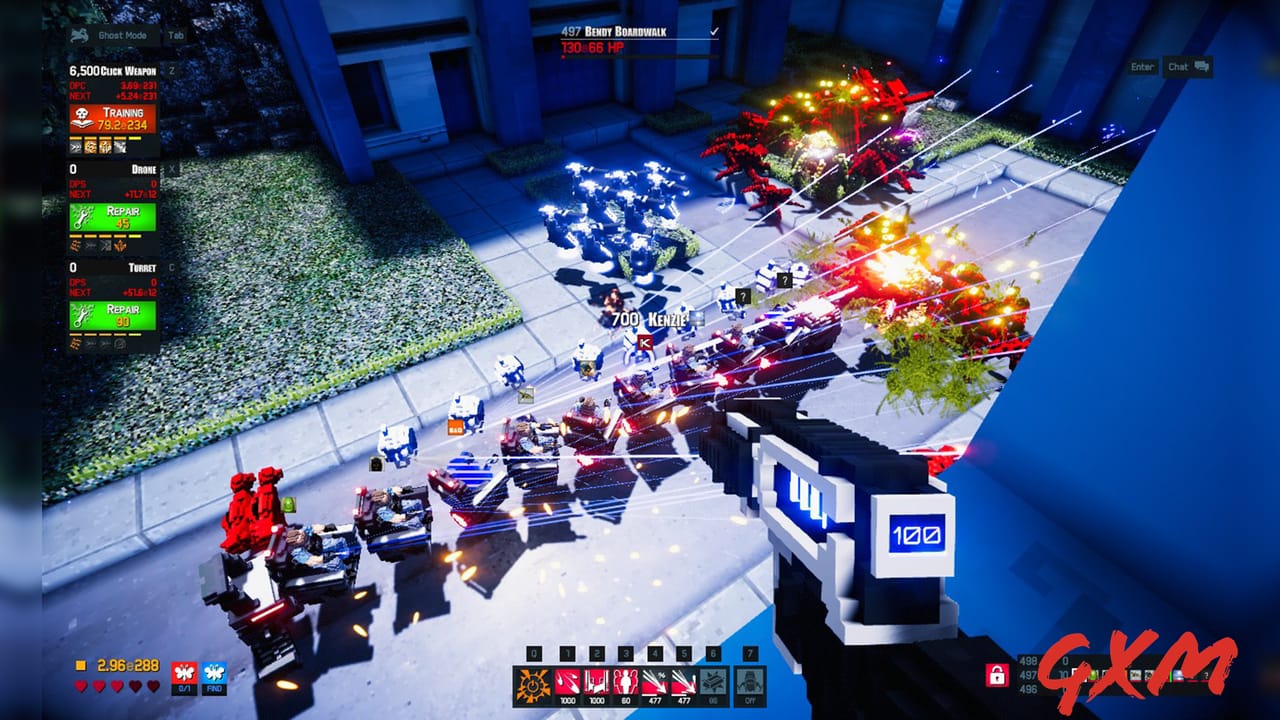Screen dimensions: 1280x720
Task: Select the Ghost Mode horse icon
Action: tap(78, 35)
